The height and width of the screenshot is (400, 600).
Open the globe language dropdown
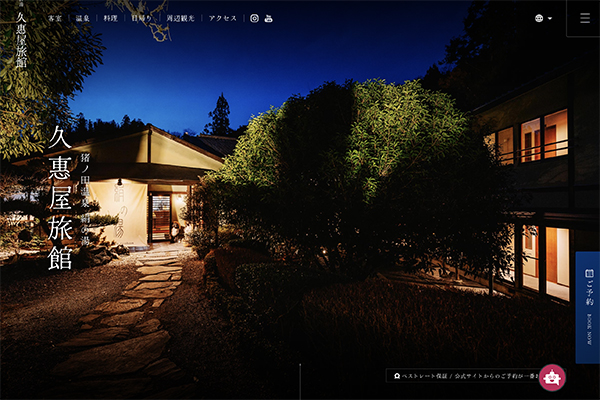click(543, 18)
